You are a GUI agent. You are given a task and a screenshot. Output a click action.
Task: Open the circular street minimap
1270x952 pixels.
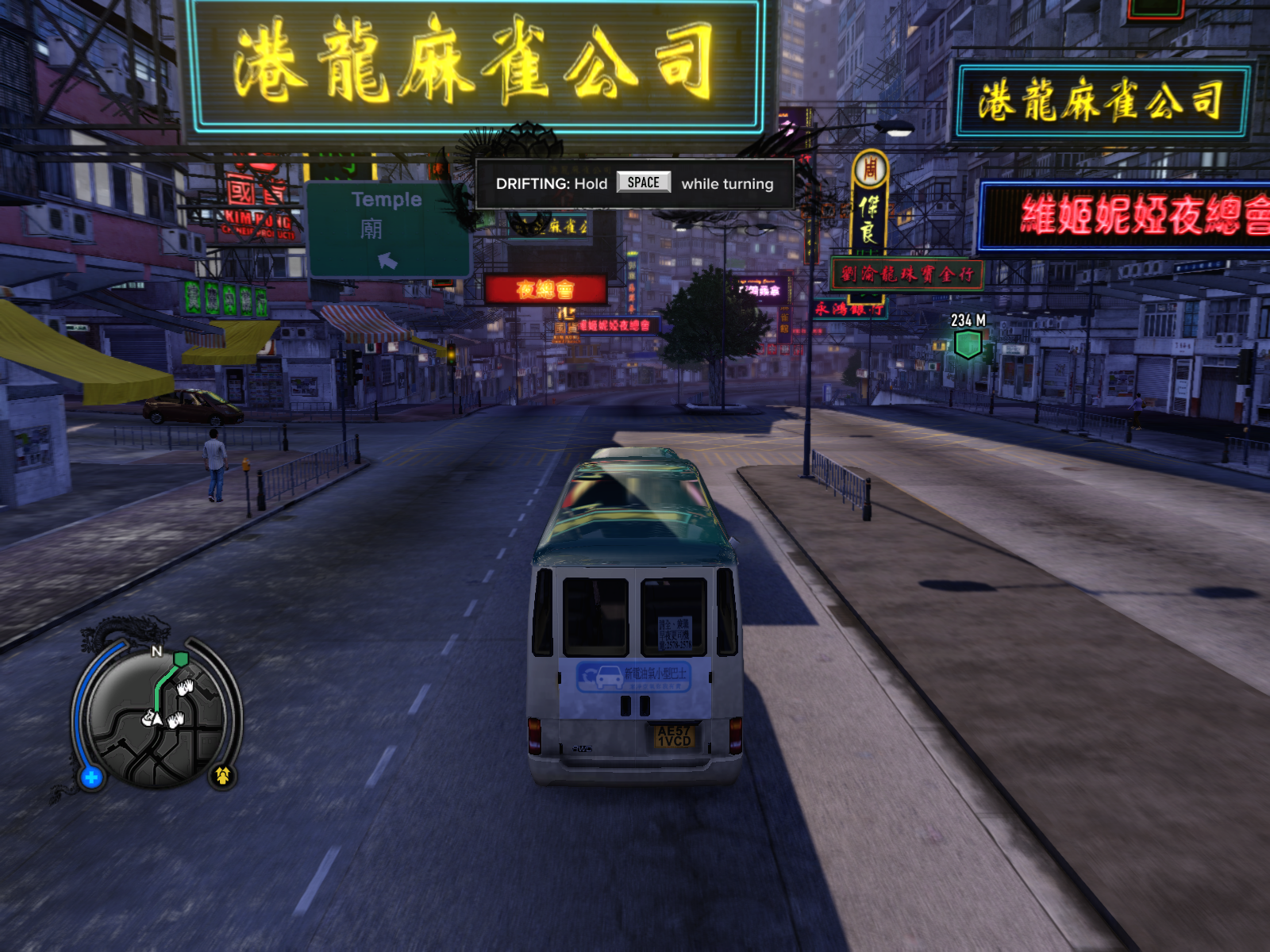pos(156,720)
